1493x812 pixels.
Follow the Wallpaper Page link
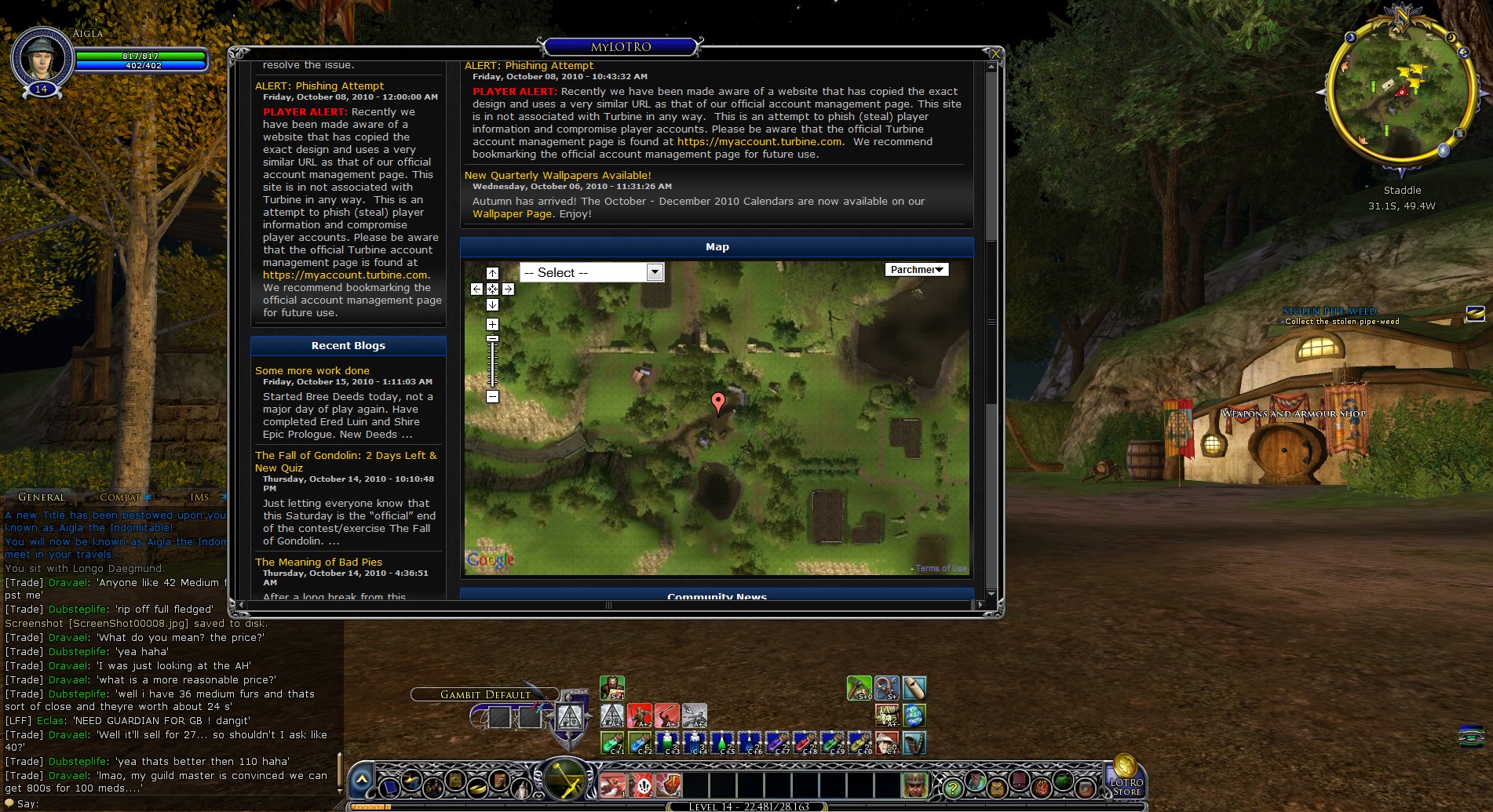tap(513, 214)
